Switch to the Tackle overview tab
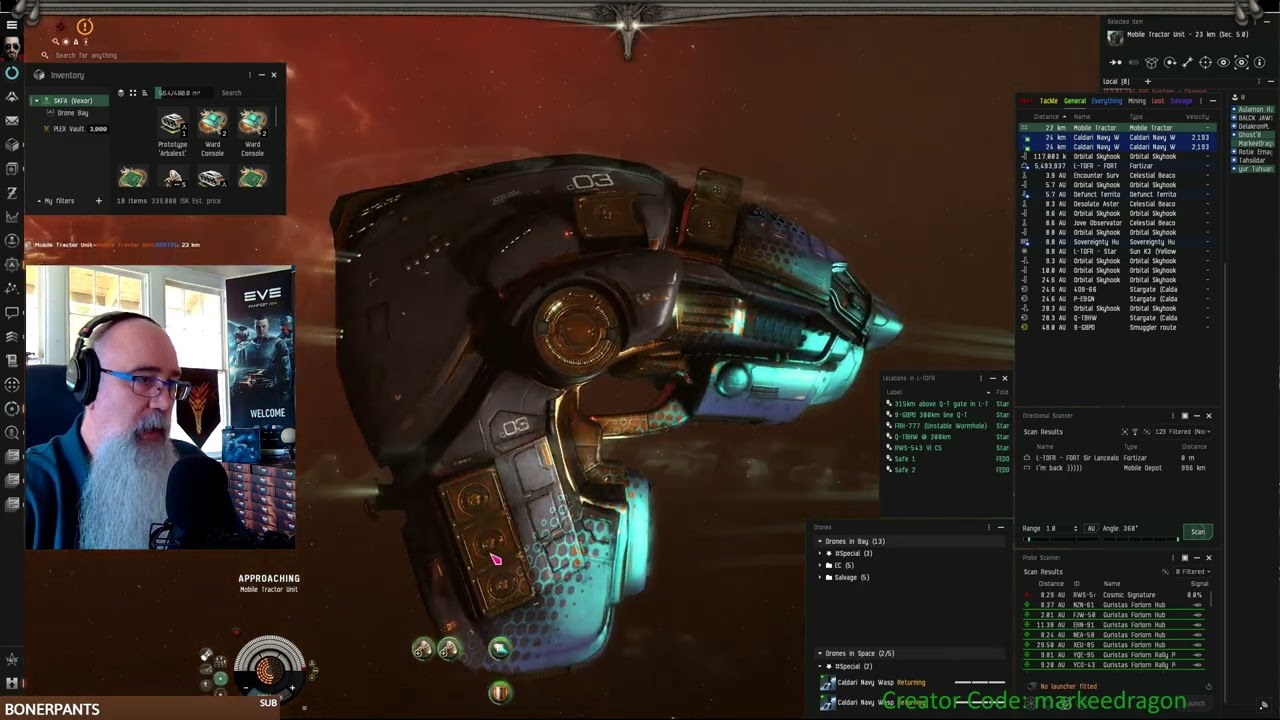The height and width of the screenshot is (720, 1280). pos(1048,101)
